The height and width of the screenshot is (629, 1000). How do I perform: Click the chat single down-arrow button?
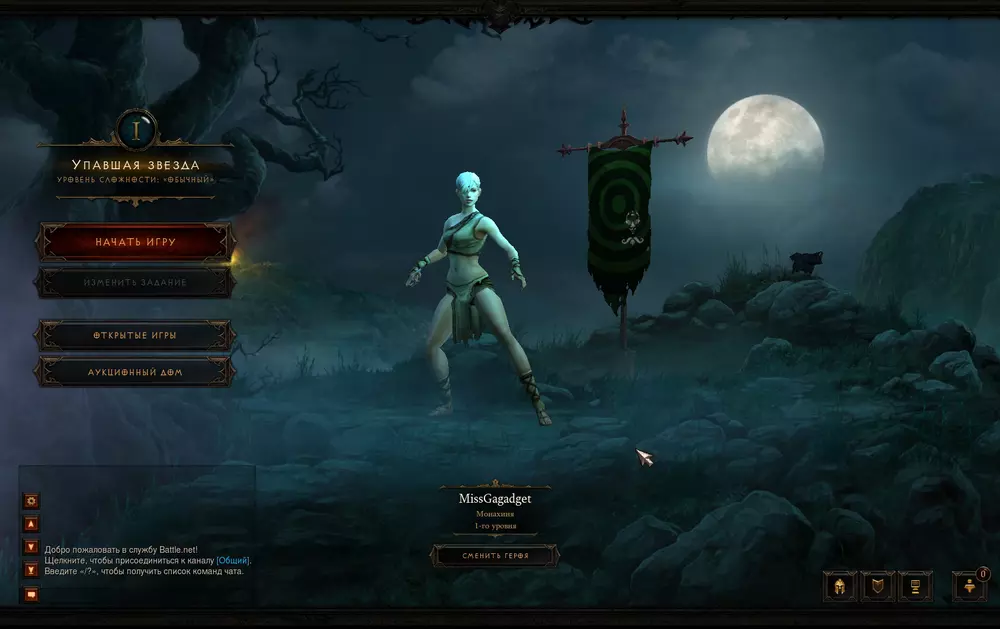pyautogui.click(x=31, y=547)
